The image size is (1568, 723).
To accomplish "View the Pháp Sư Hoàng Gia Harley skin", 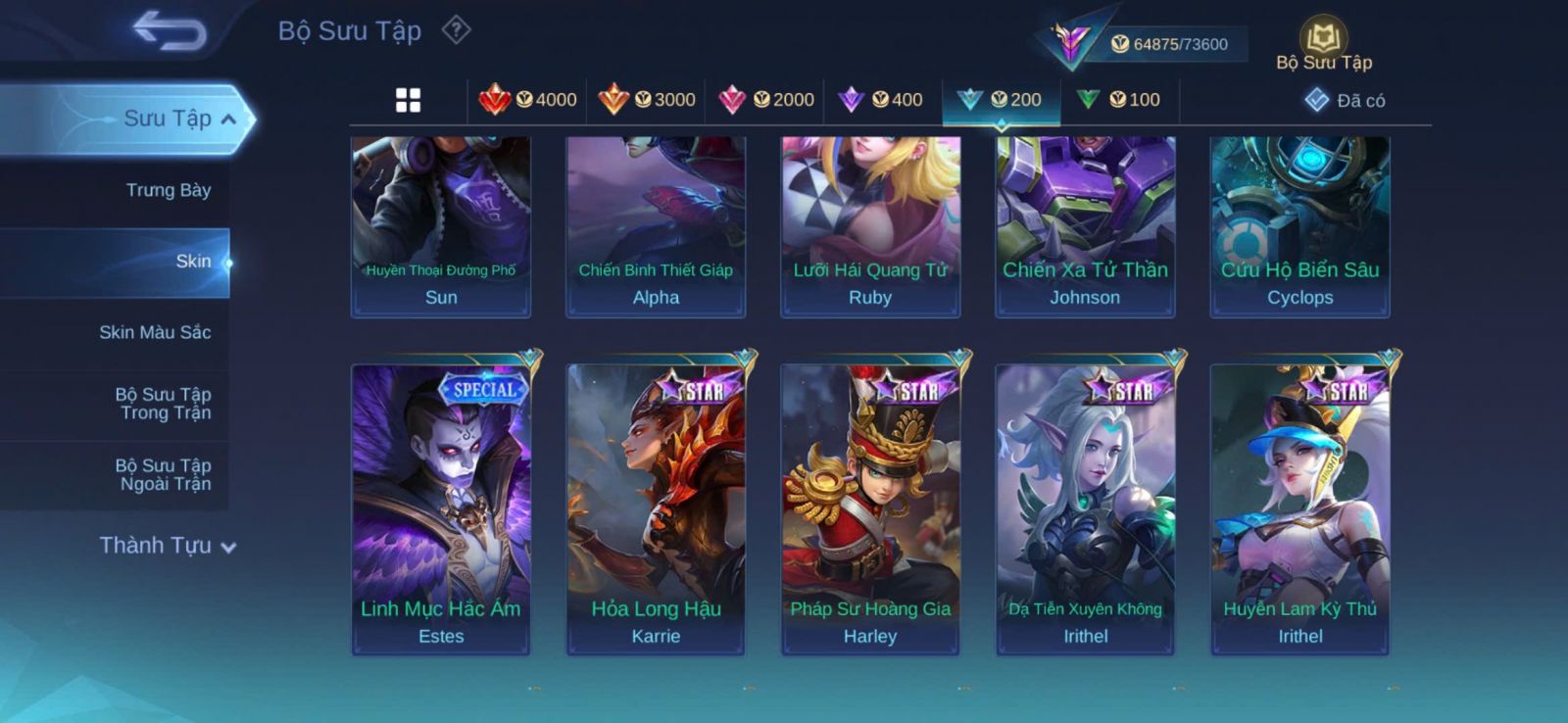I will (x=870, y=509).
